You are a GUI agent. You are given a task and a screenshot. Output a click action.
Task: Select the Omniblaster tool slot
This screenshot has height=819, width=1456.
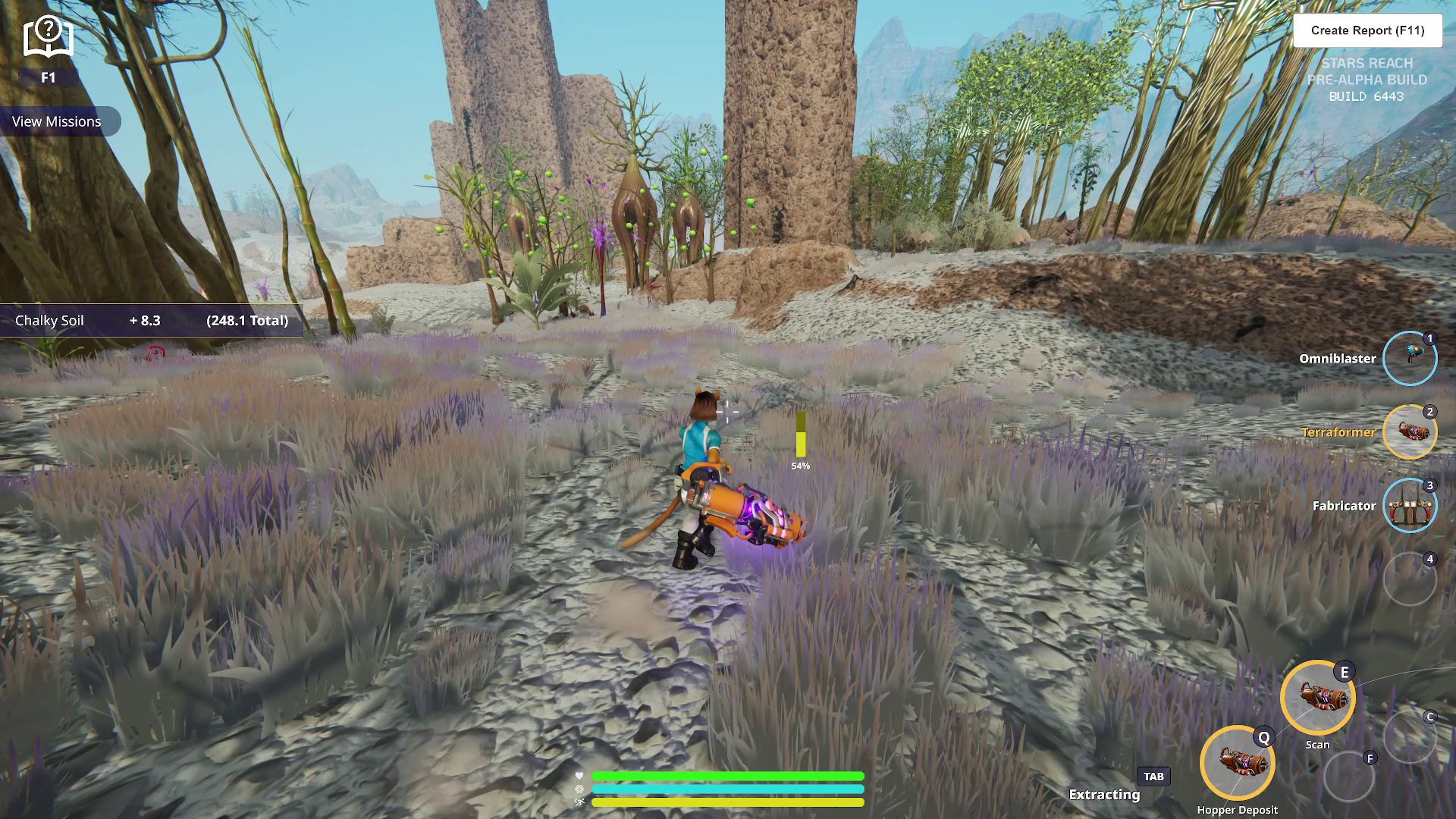tap(1409, 359)
